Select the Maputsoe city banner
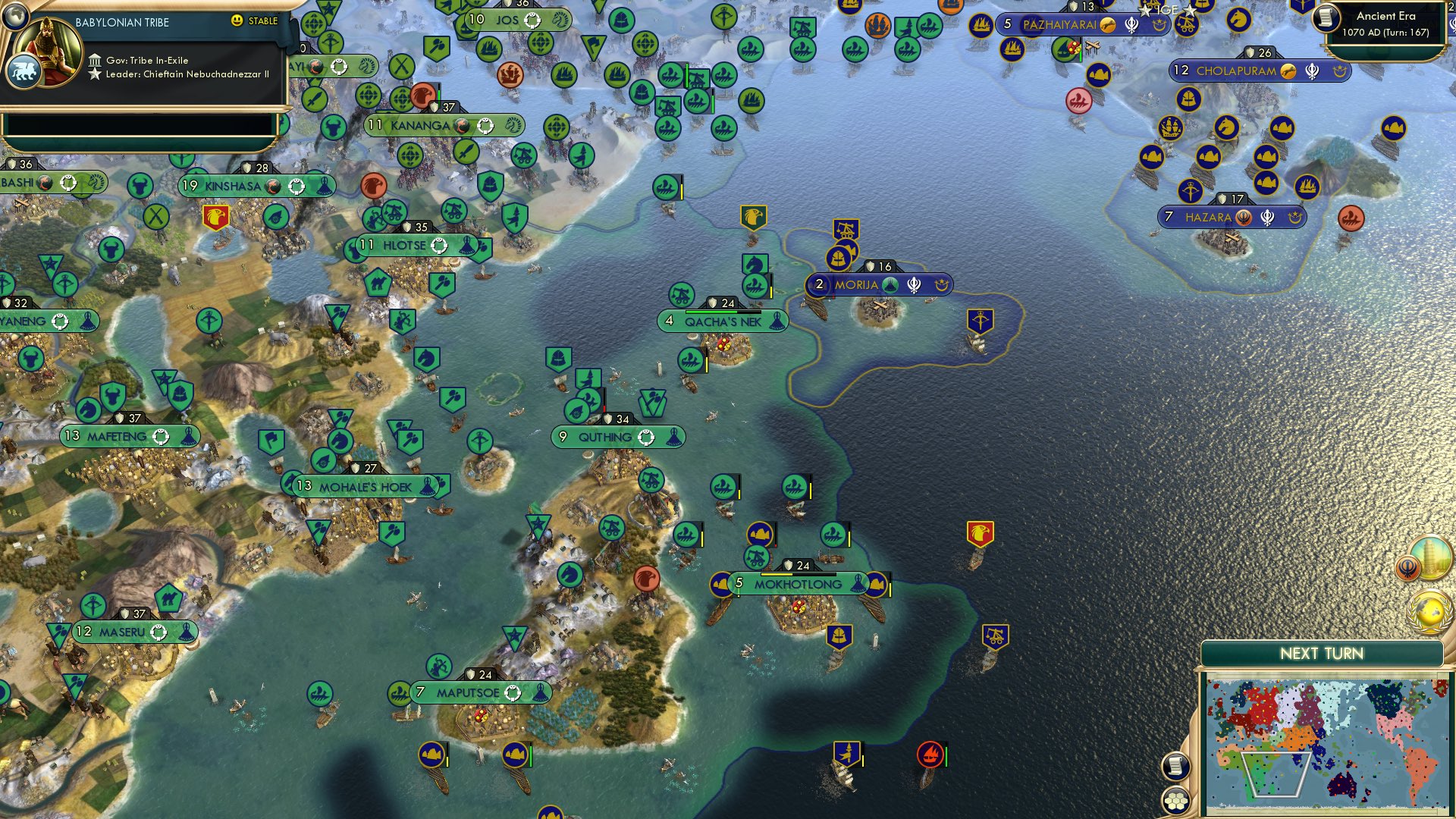Image resolution: width=1456 pixels, height=819 pixels. coord(480,692)
